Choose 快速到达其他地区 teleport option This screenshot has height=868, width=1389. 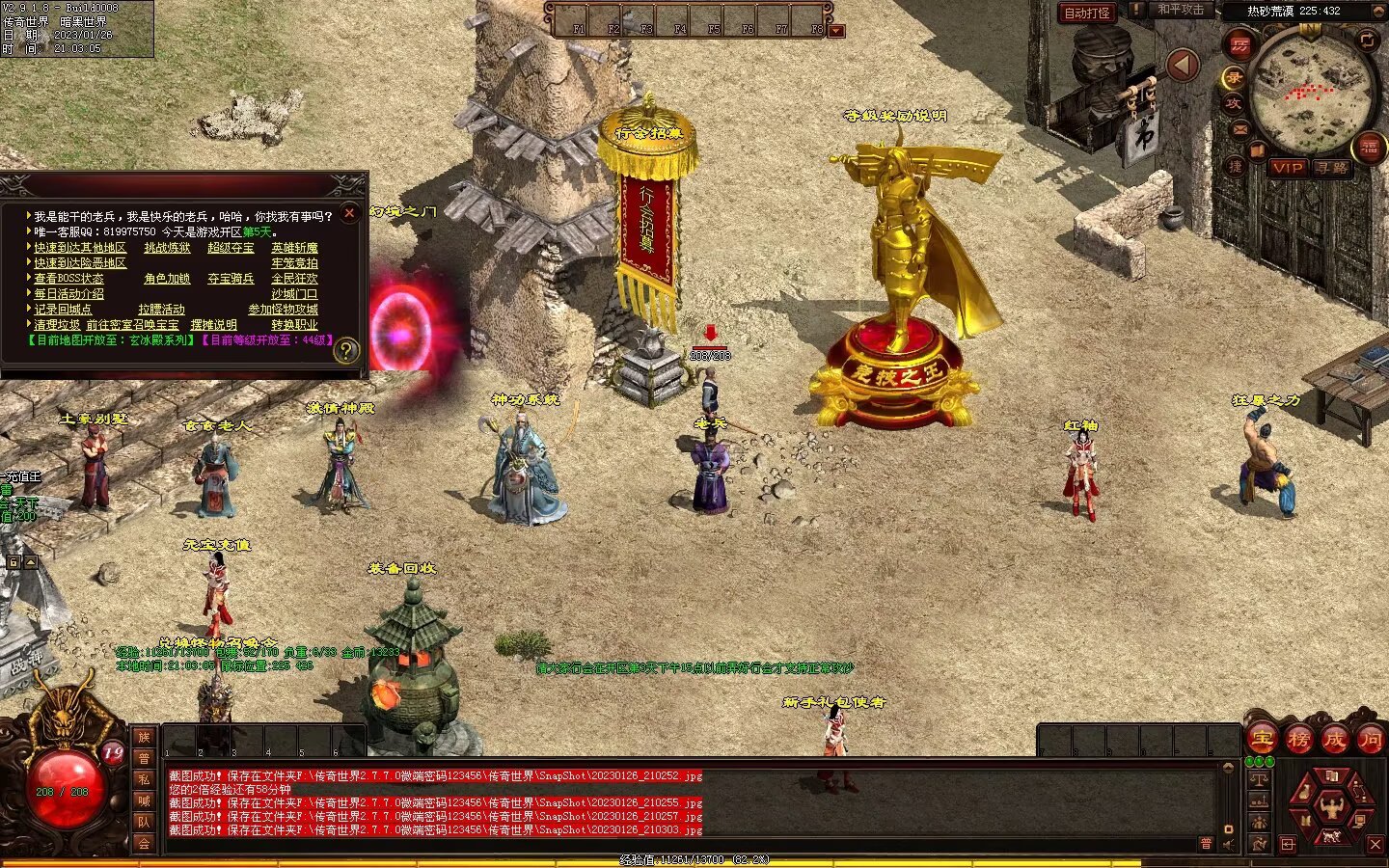[80, 248]
